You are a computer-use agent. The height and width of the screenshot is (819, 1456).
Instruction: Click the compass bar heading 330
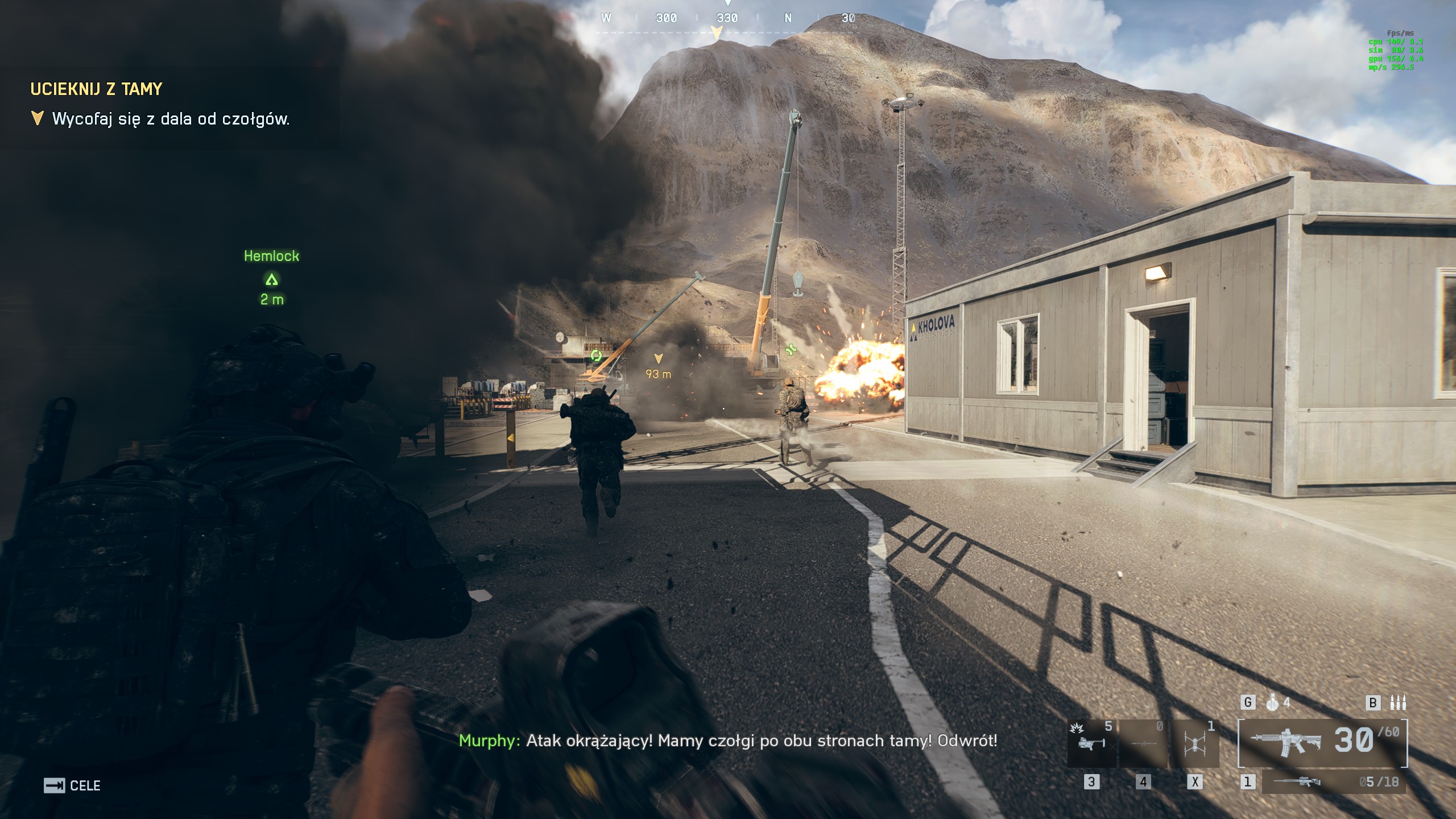pos(727,18)
